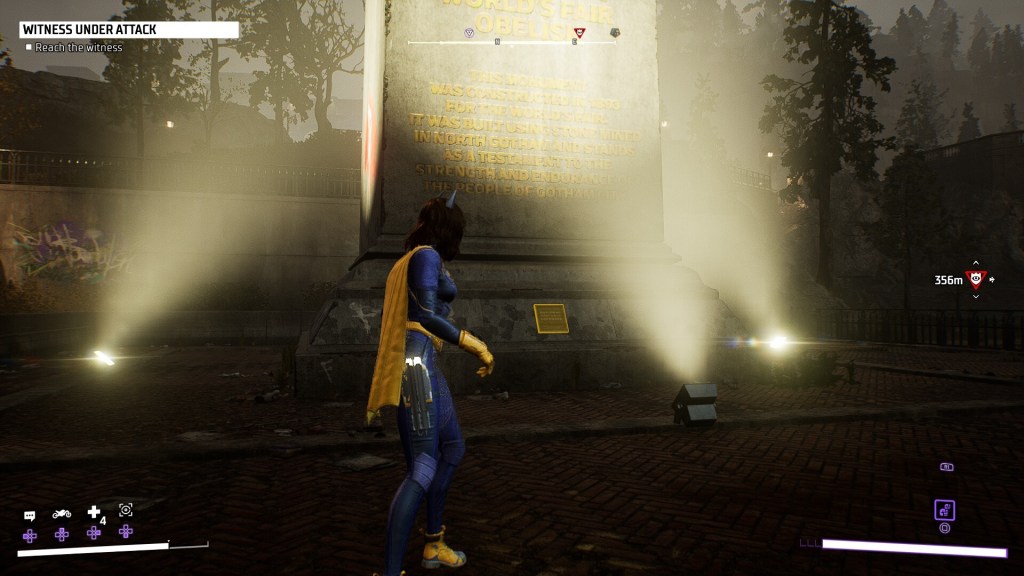This screenshot has height=576, width=1024.
Task: Activate the AR scan viewfinder icon
Action: [x=126, y=510]
